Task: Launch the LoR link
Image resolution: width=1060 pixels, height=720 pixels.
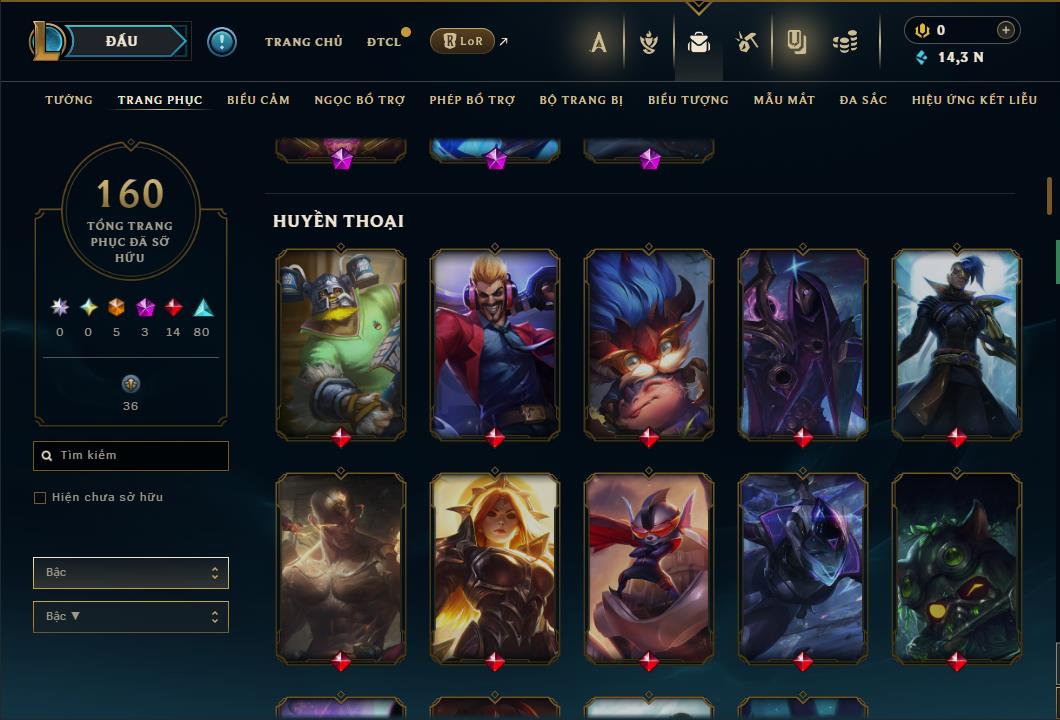Action: pos(462,42)
